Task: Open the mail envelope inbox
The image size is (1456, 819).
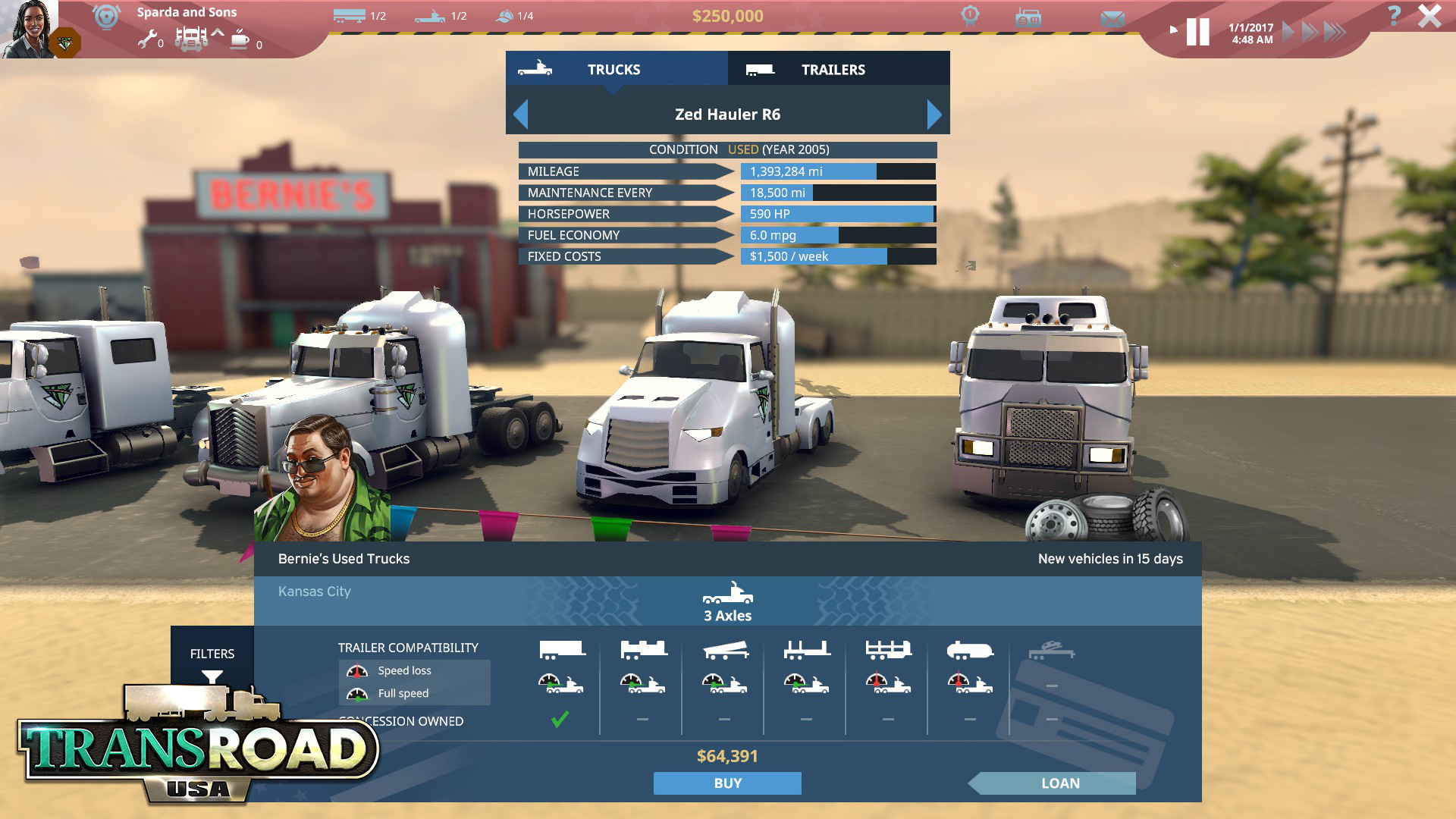Action: click(1112, 19)
